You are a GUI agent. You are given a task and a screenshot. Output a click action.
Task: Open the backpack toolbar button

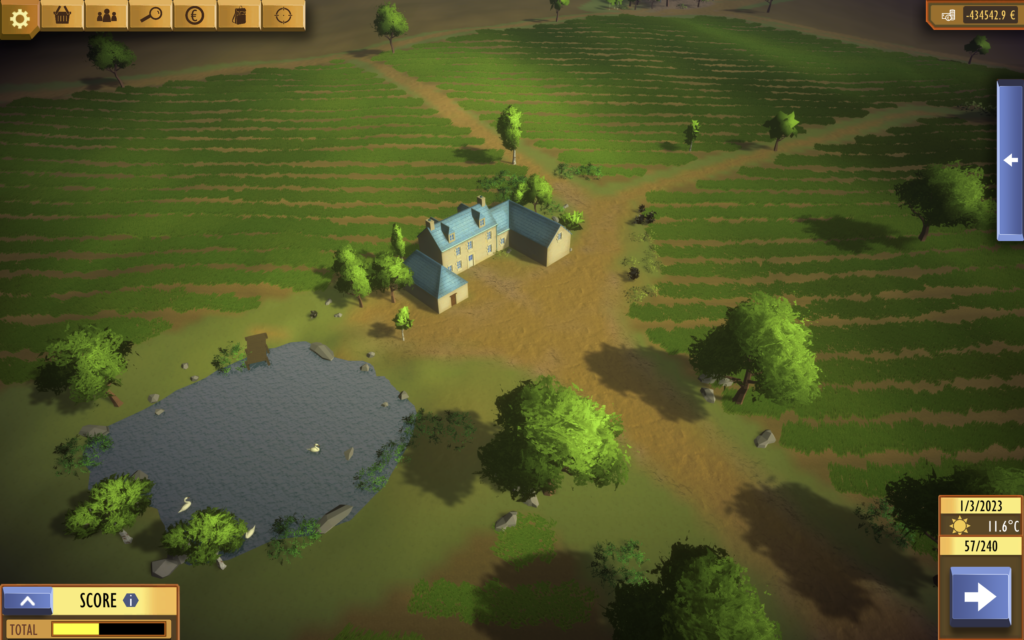(239, 15)
